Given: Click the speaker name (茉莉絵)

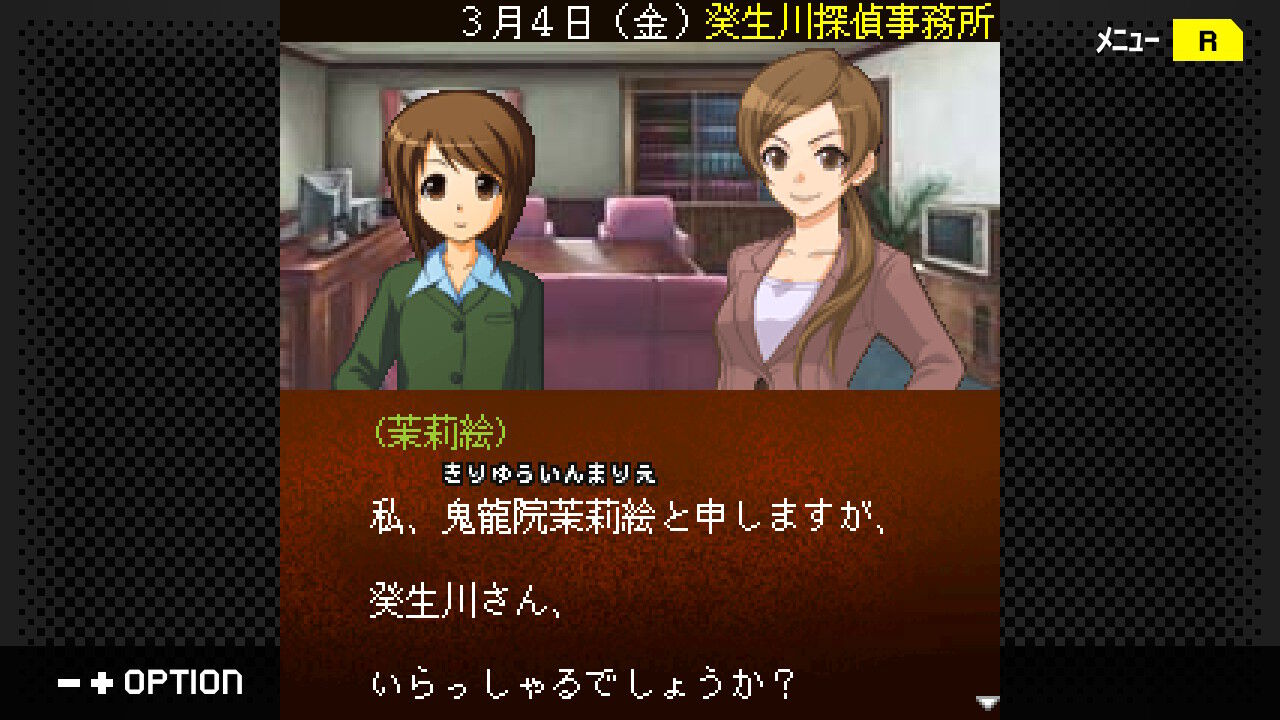Looking at the screenshot, I should pyautogui.click(x=440, y=432).
